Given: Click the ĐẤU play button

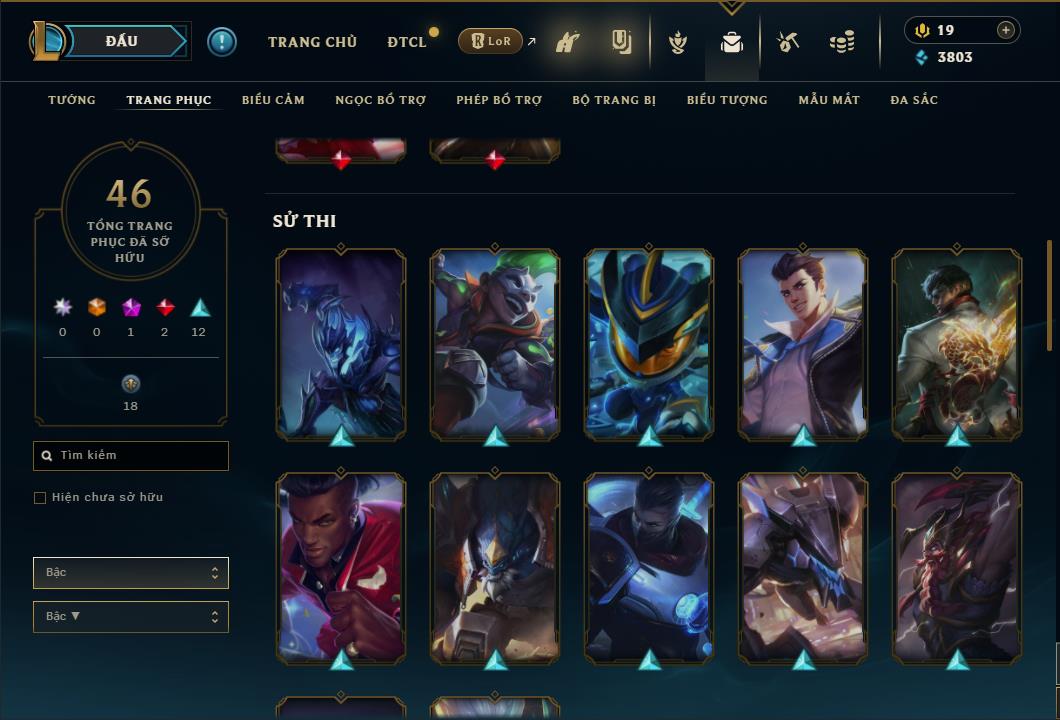Looking at the screenshot, I should tap(121, 41).
